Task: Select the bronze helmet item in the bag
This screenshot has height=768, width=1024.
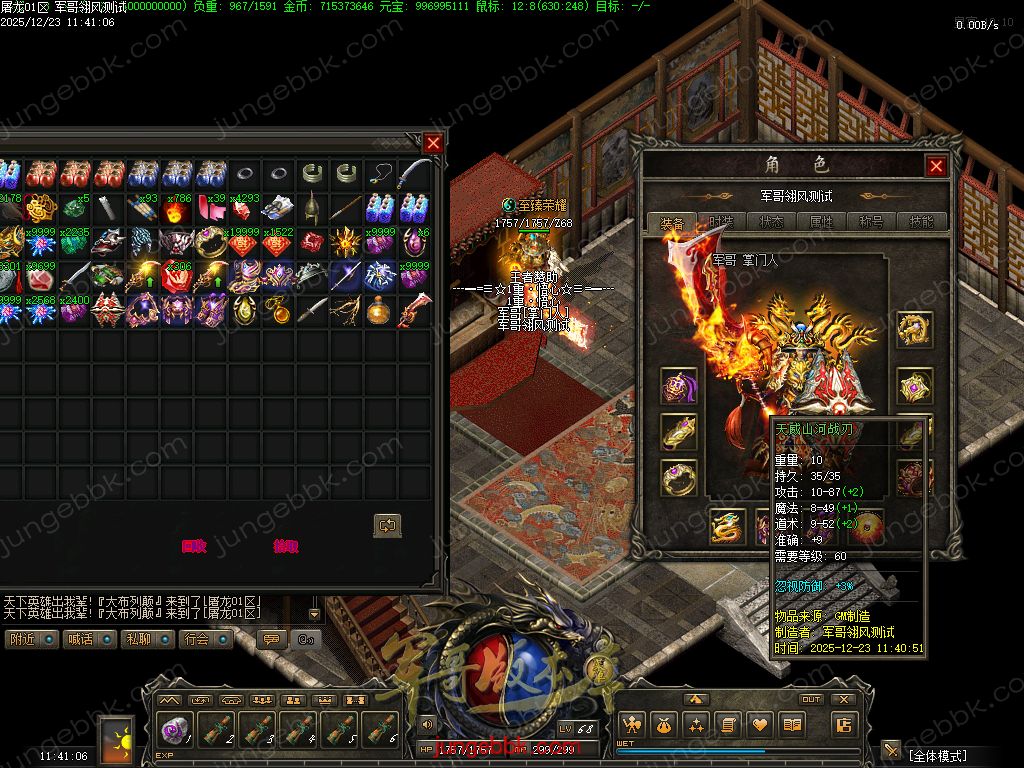Action: 313,208
